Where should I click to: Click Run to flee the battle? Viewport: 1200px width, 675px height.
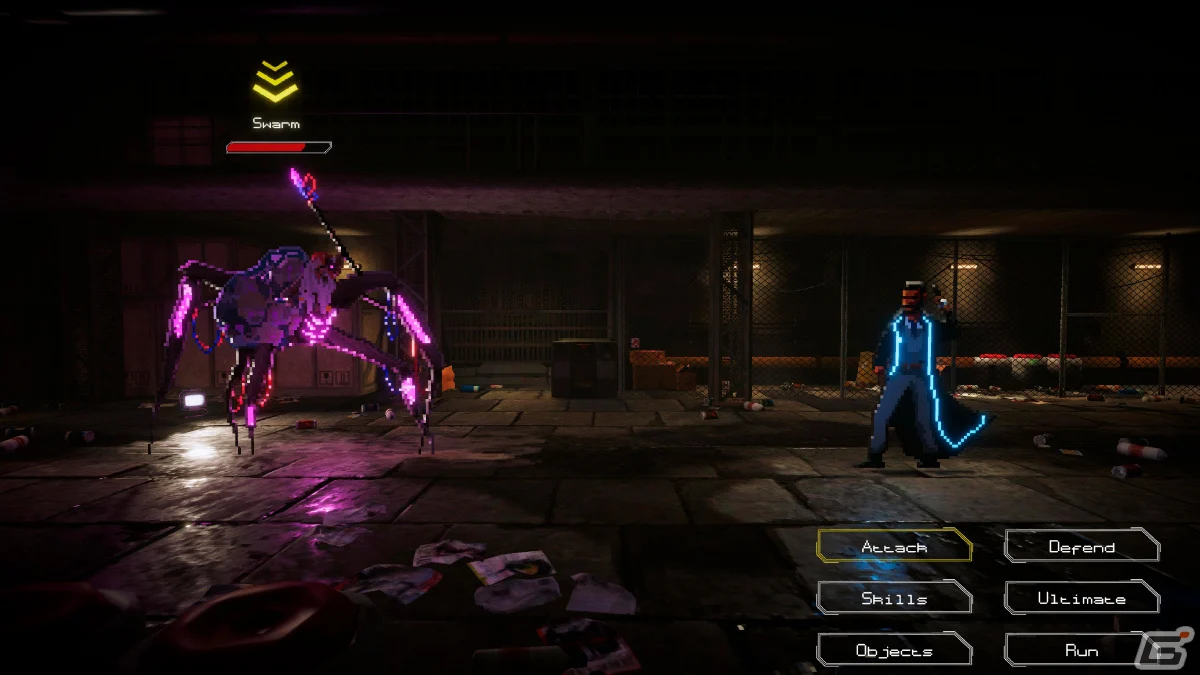(1081, 650)
